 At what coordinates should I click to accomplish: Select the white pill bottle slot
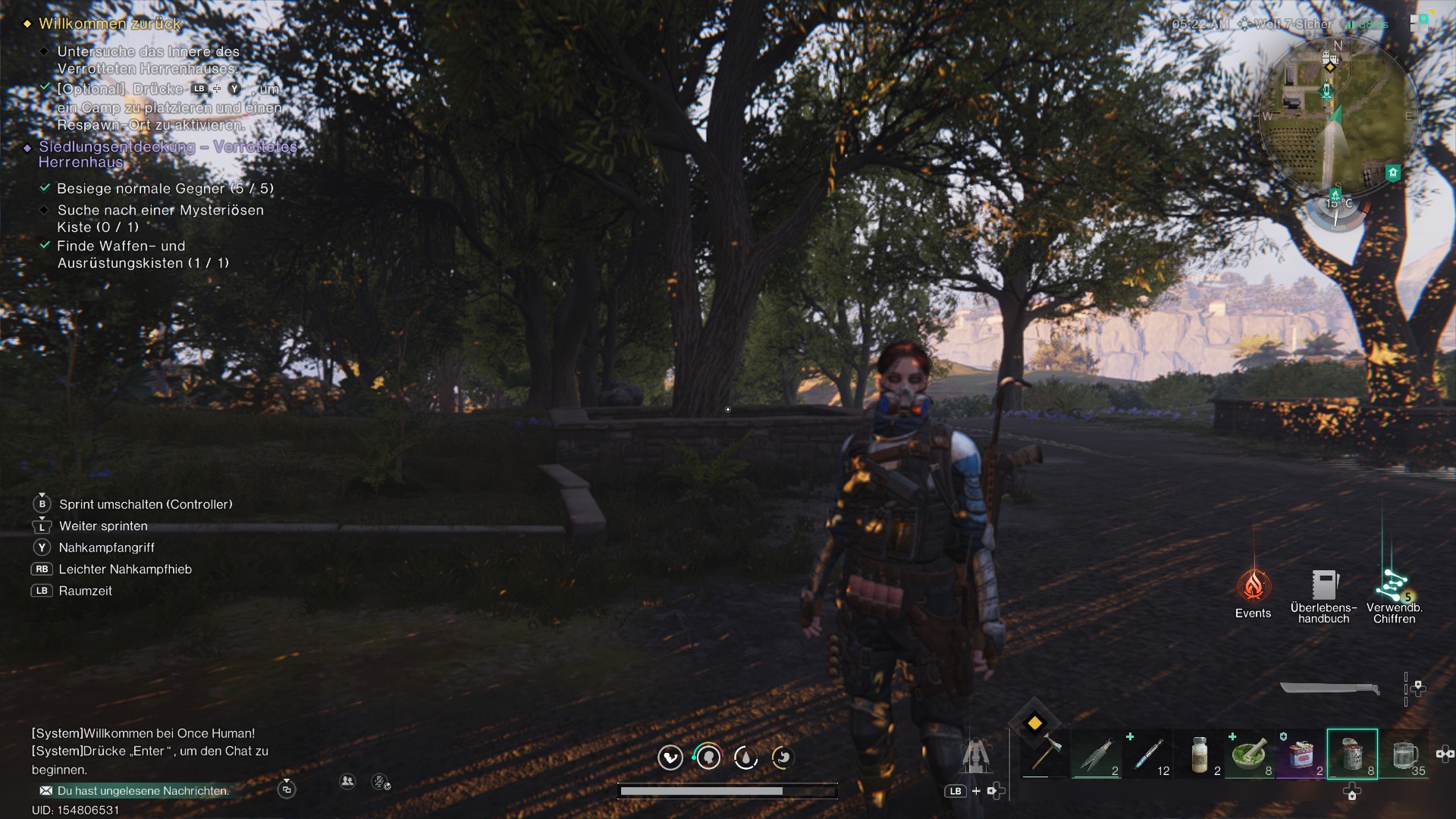click(1199, 755)
